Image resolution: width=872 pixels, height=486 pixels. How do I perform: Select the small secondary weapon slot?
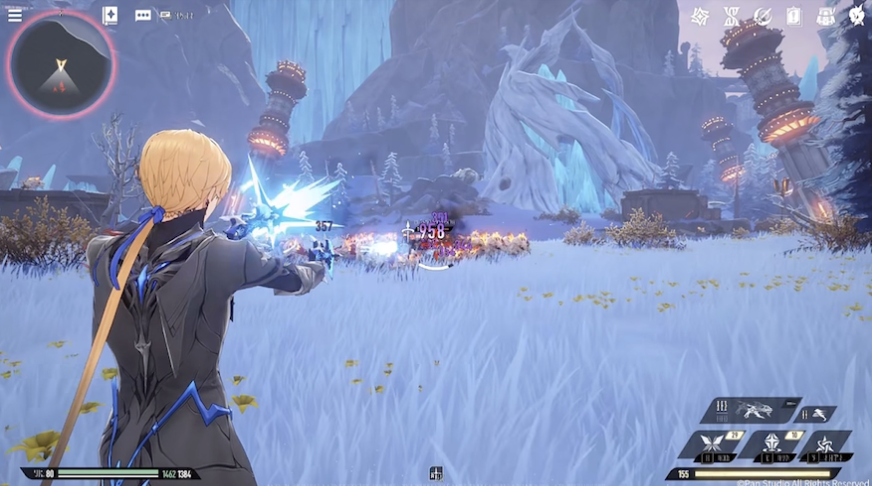click(x=817, y=413)
